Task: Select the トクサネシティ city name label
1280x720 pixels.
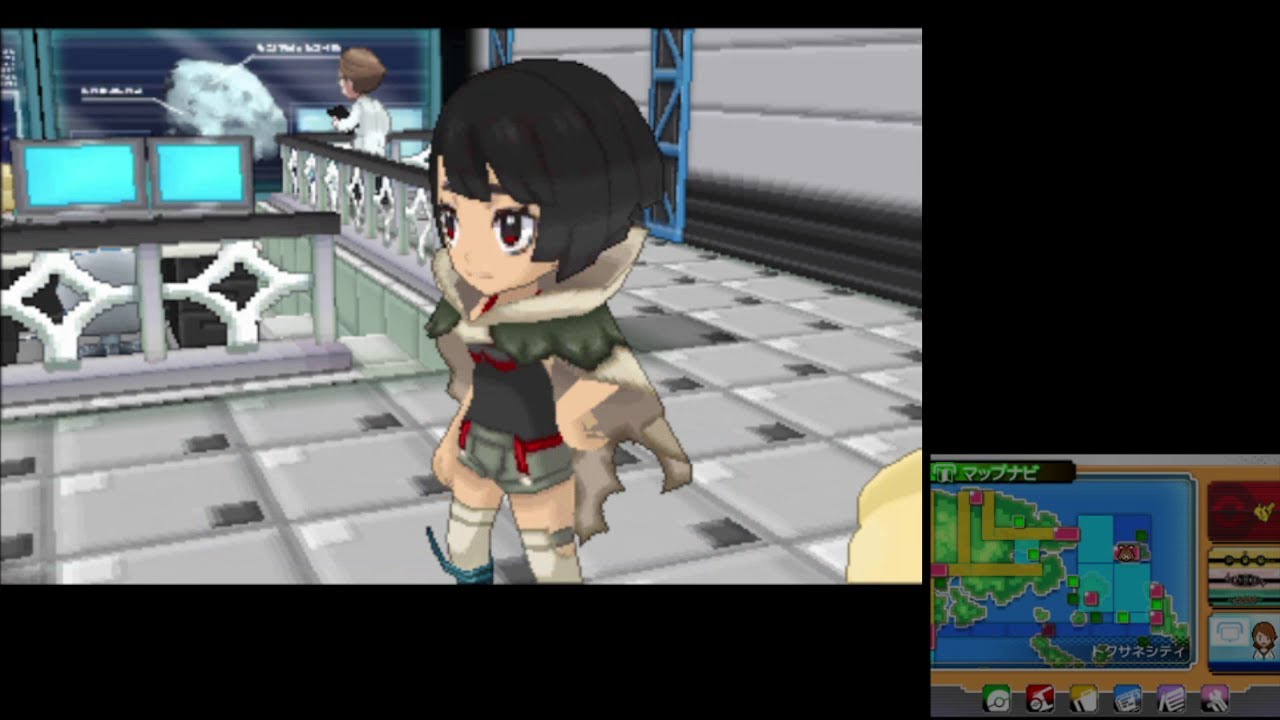Action: tap(1137, 652)
